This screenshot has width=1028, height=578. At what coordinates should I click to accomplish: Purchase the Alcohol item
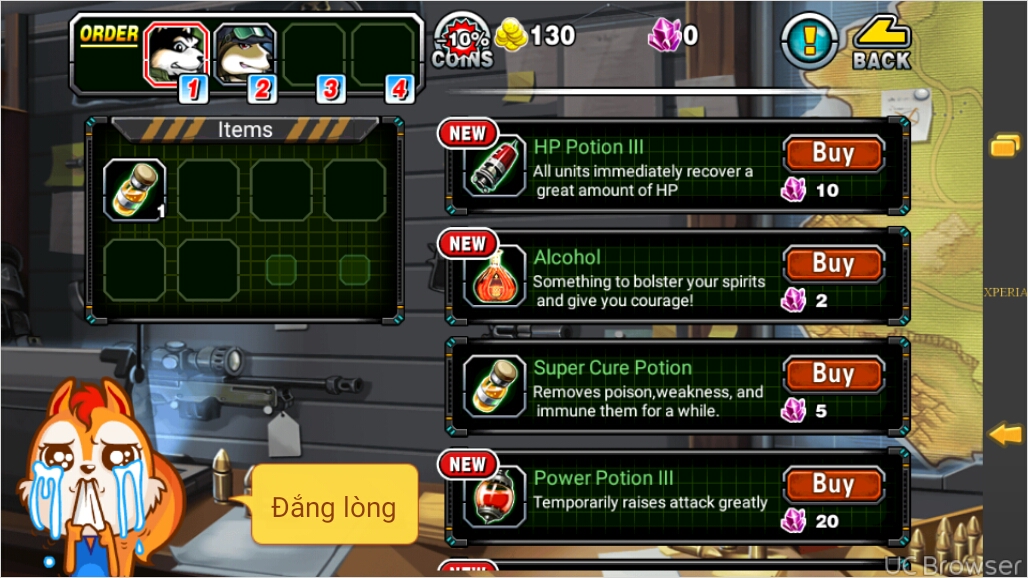pos(833,264)
